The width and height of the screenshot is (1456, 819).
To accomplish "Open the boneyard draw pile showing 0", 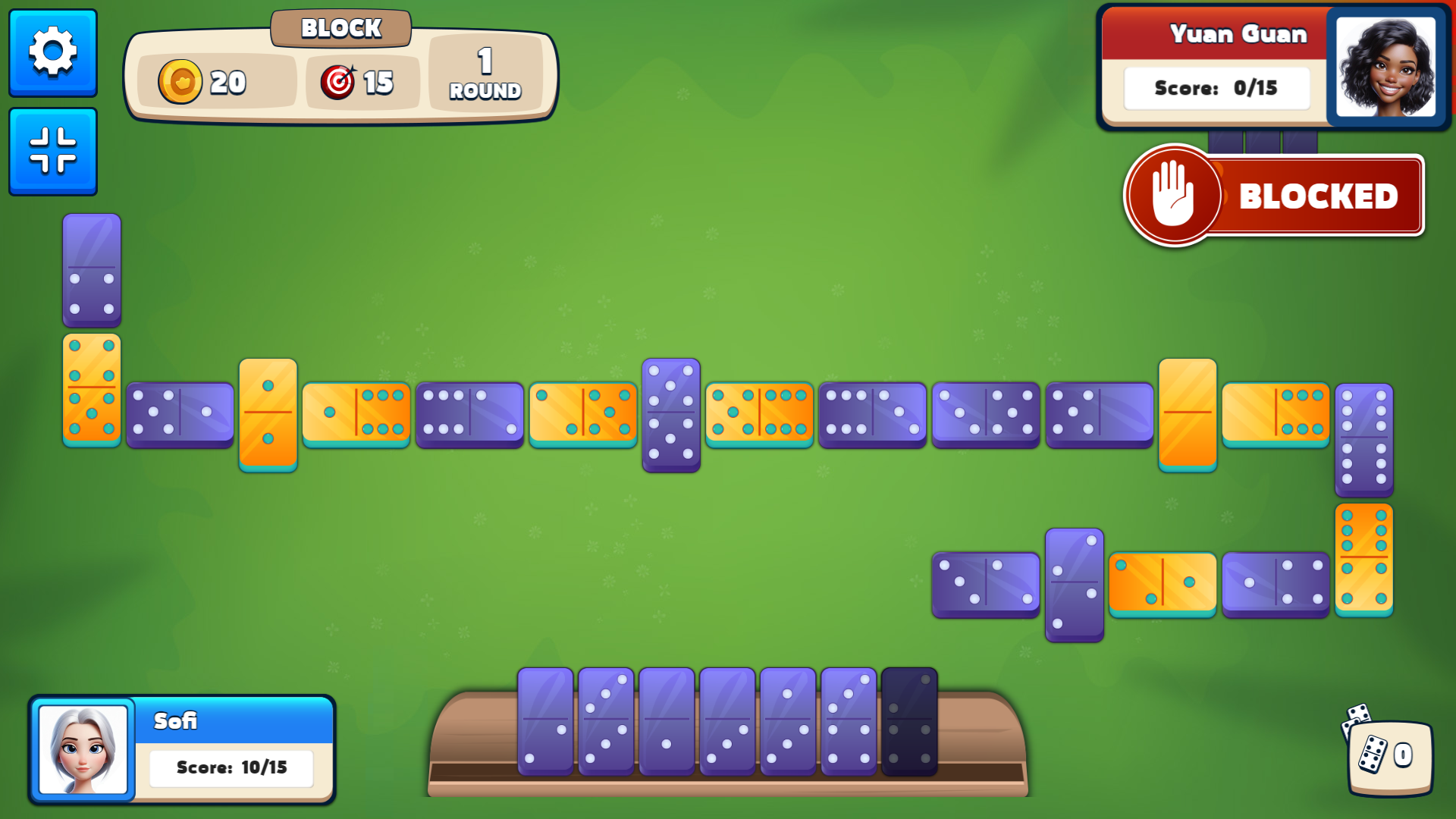I will (1389, 755).
